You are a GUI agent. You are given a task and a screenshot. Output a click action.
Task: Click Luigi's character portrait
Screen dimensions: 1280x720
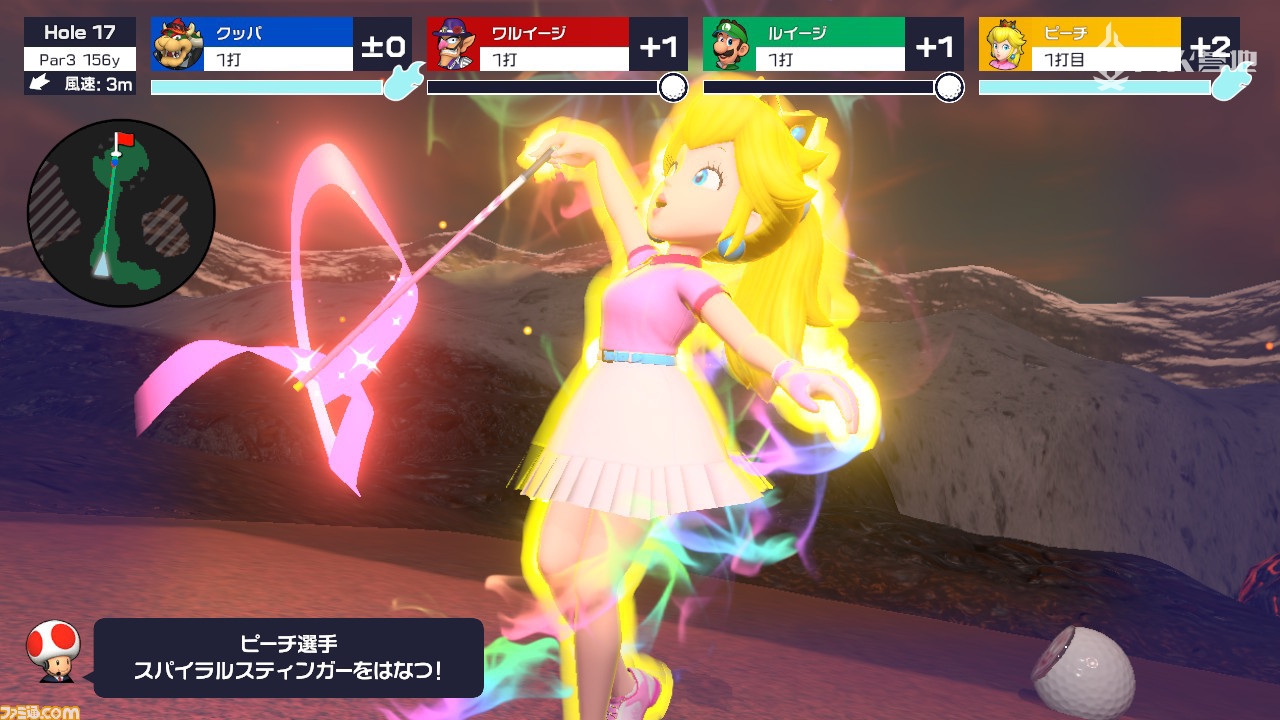point(729,45)
